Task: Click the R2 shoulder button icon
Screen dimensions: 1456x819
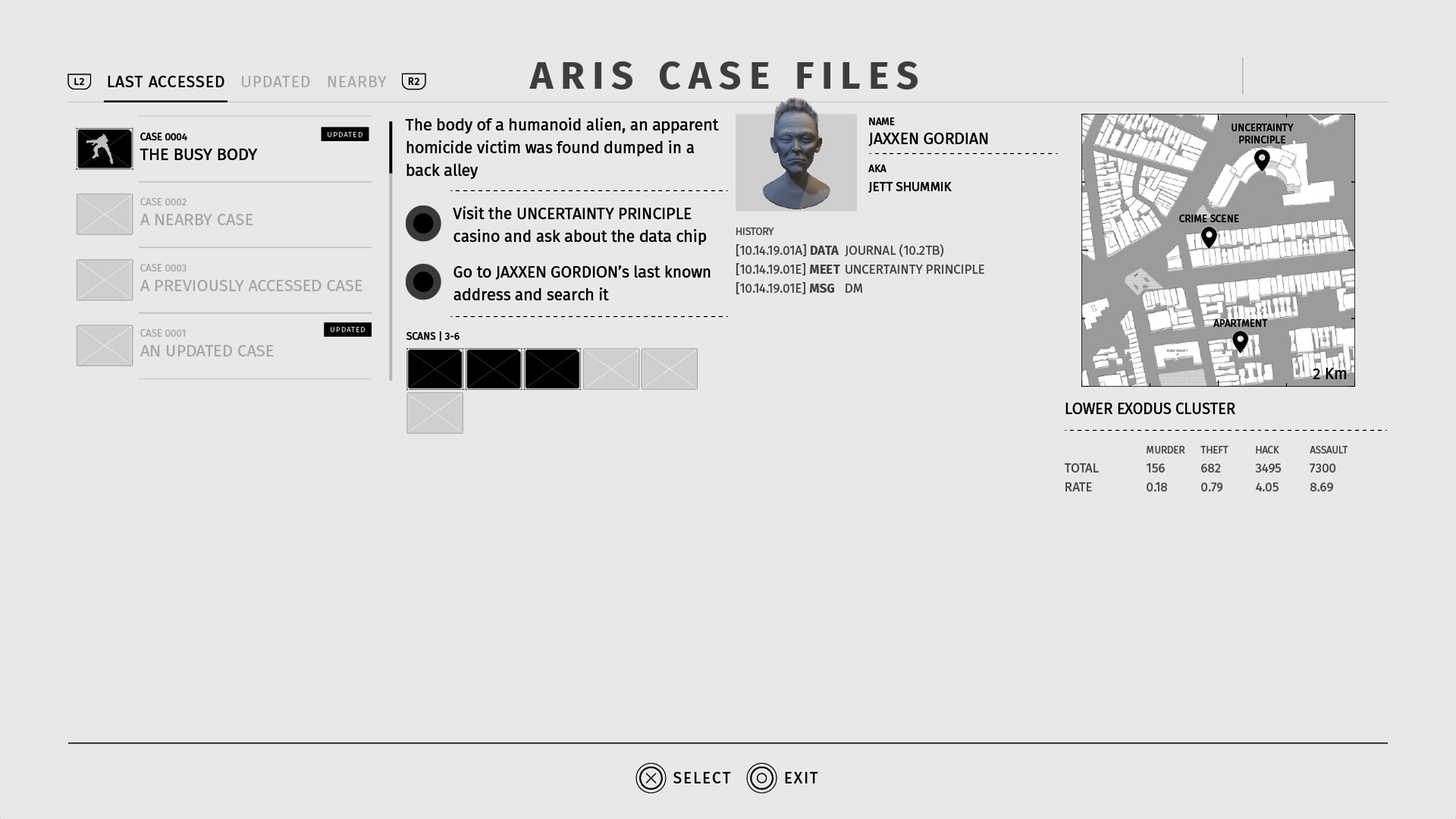Action: [x=414, y=81]
